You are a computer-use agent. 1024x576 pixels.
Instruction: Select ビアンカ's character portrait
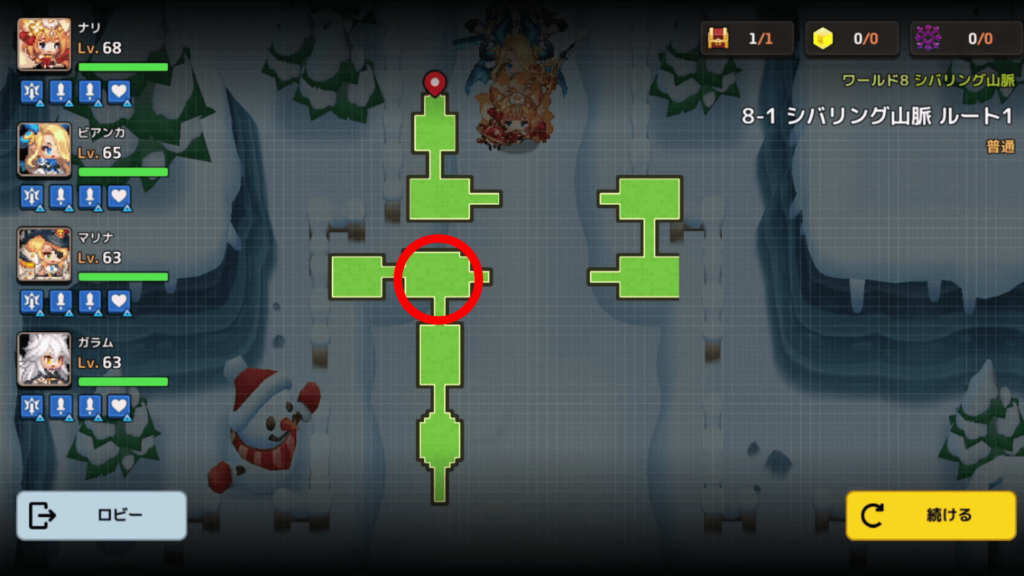(45, 150)
